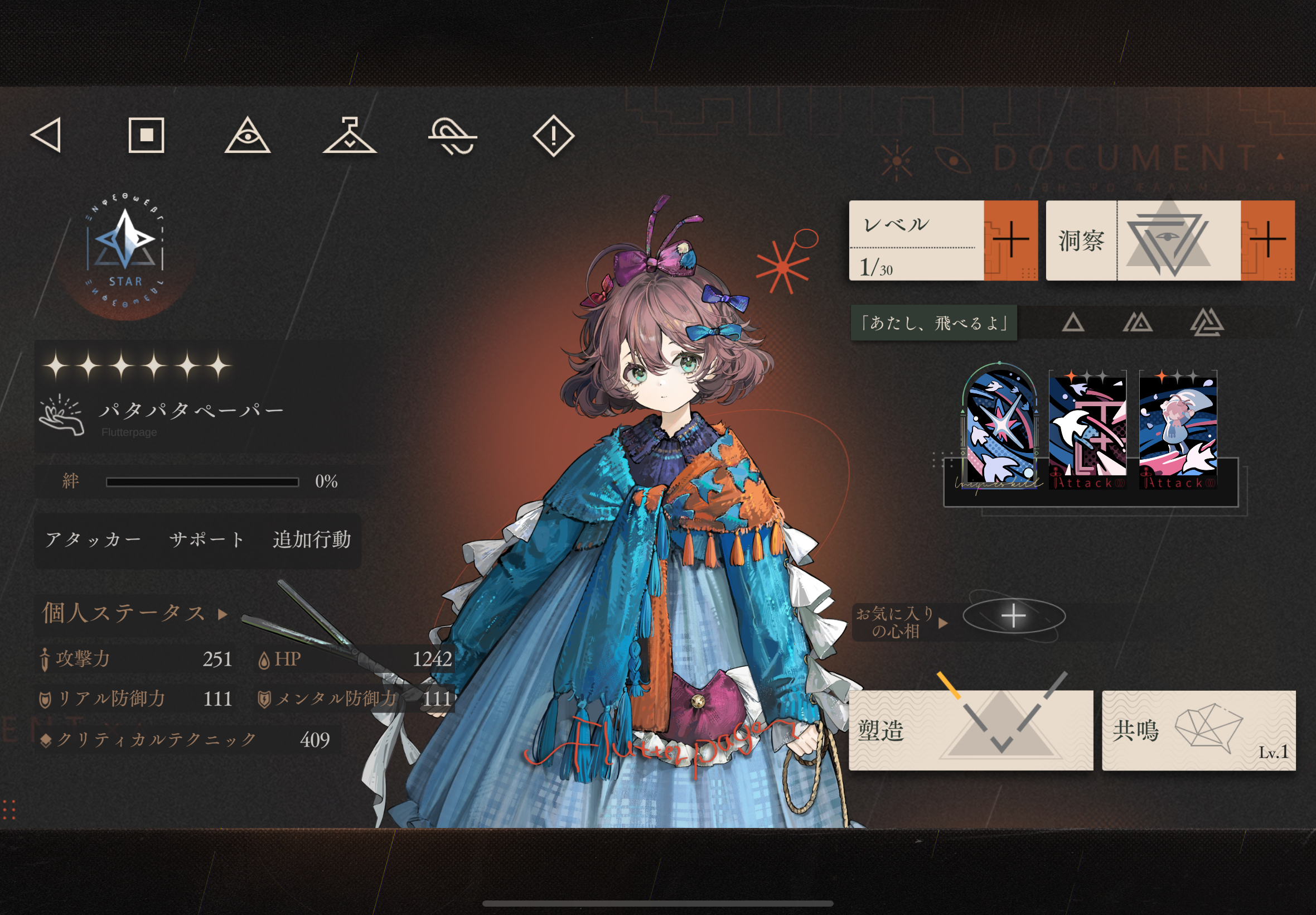View the Attack card with the pink rune
This screenshot has width=1316, height=915.
pos(1087,430)
